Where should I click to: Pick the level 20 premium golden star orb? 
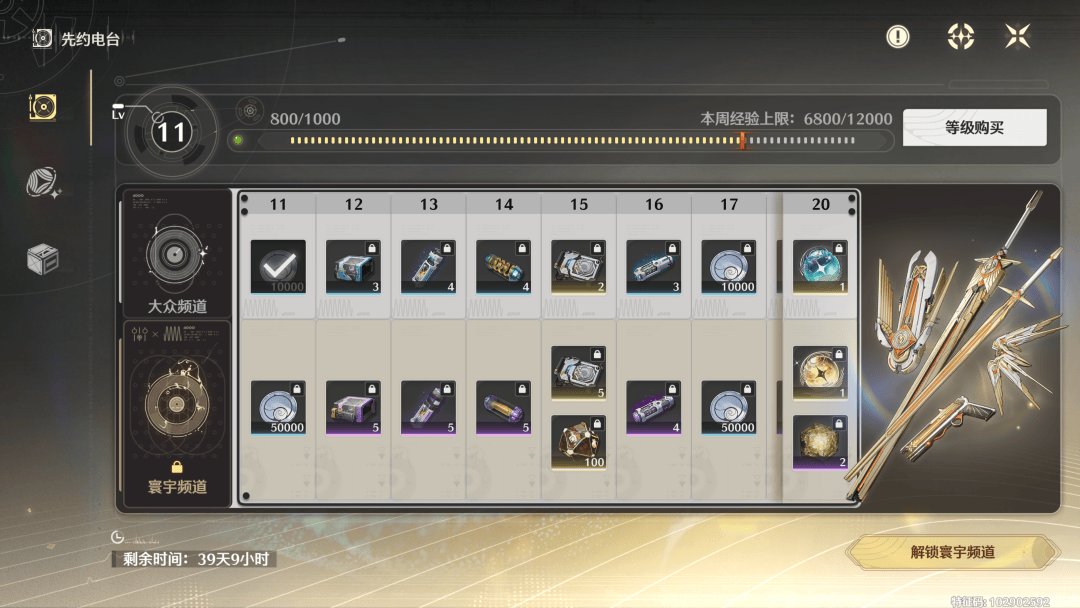click(x=820, y=373)
